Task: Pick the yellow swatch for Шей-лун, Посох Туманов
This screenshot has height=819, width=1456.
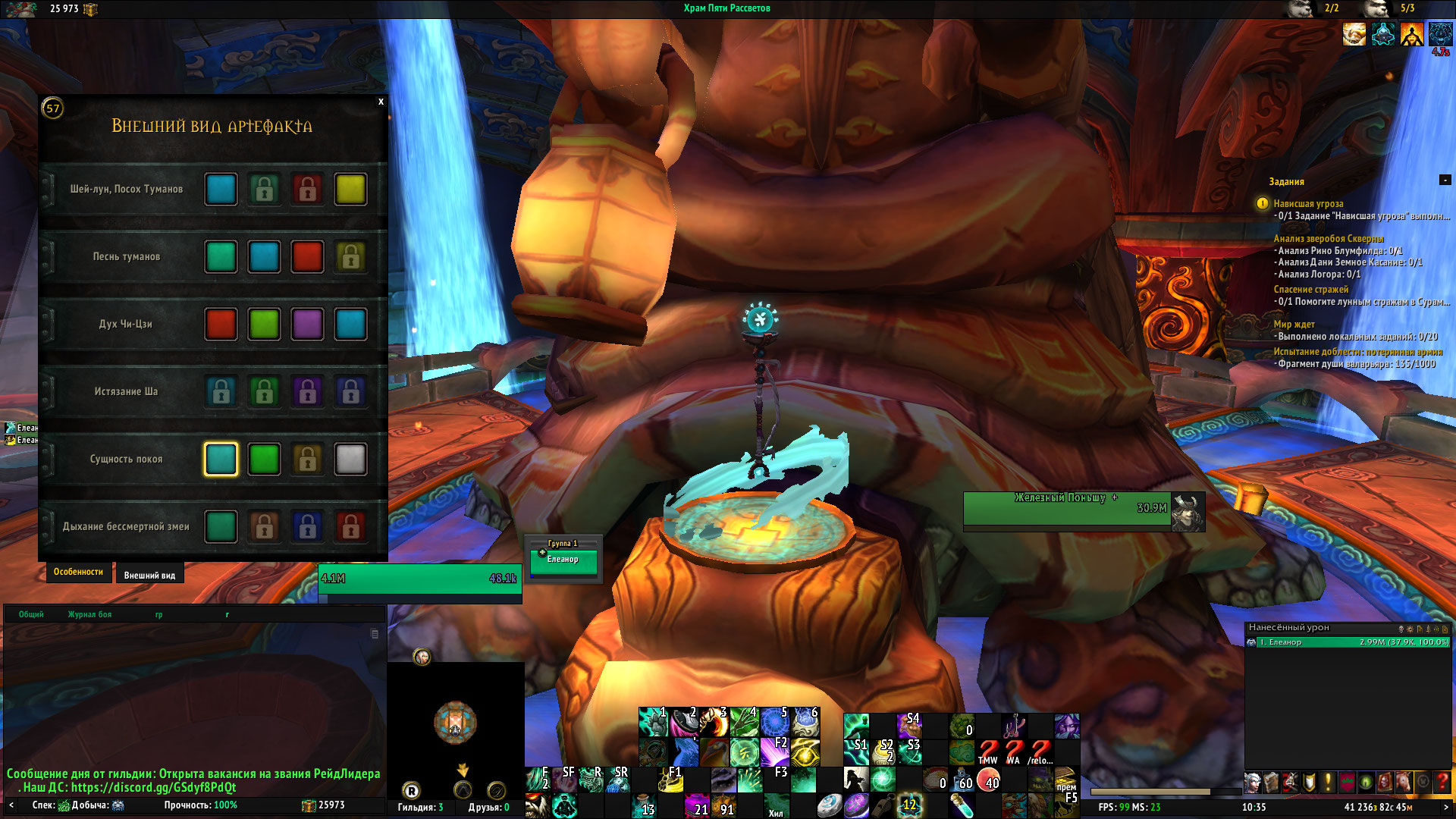Action: coord(350,190)
